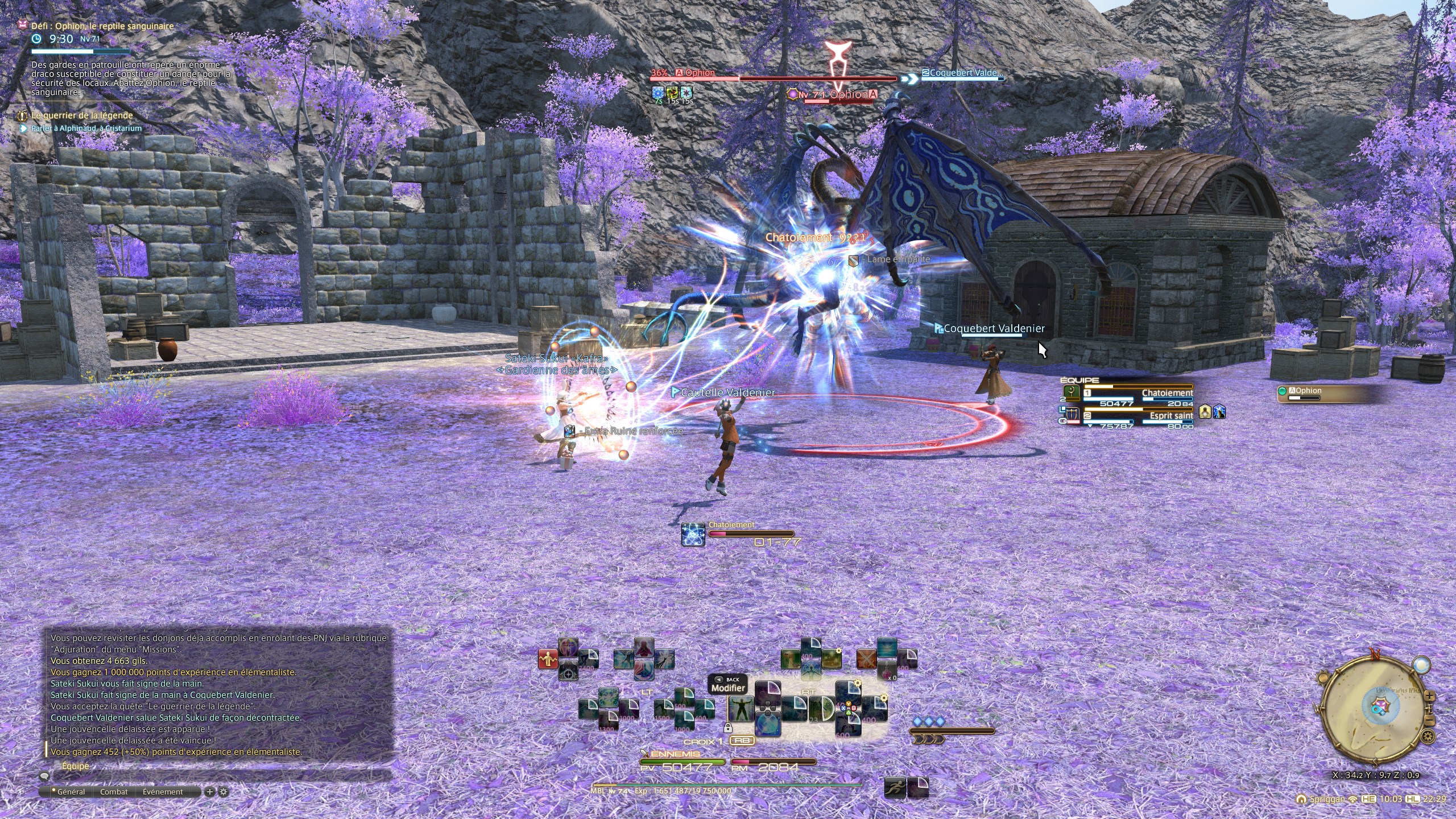
Task: Select the Général chat tab
Action: tap(71, 792)
